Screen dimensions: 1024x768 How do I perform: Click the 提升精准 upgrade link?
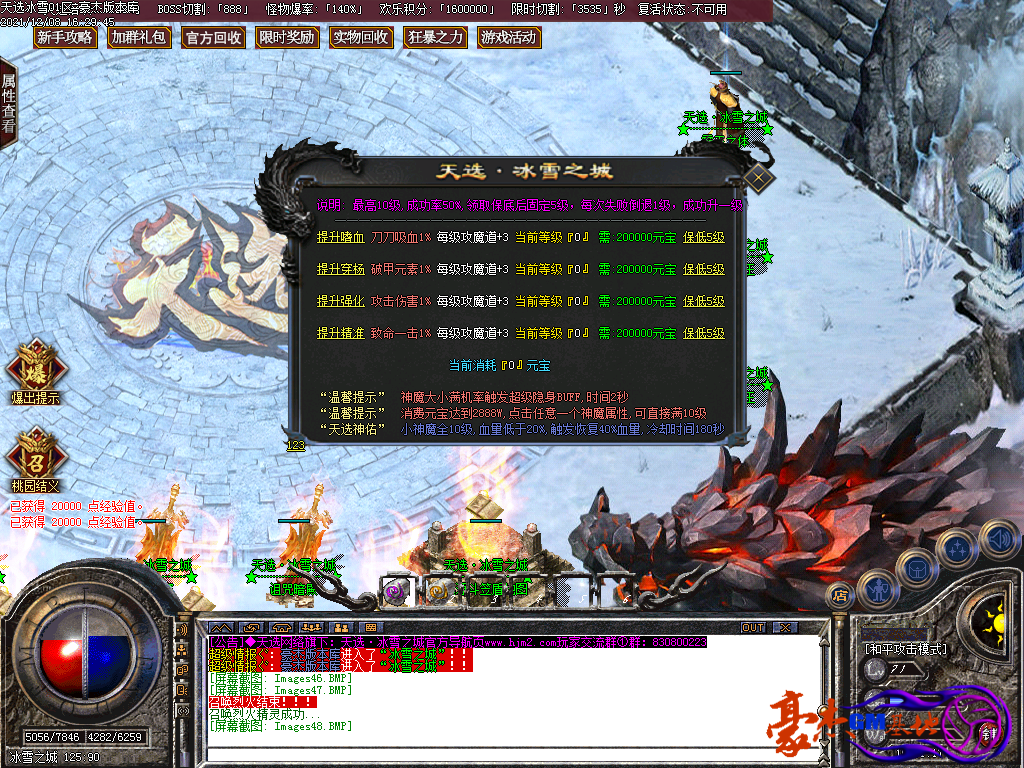point(340,334)
